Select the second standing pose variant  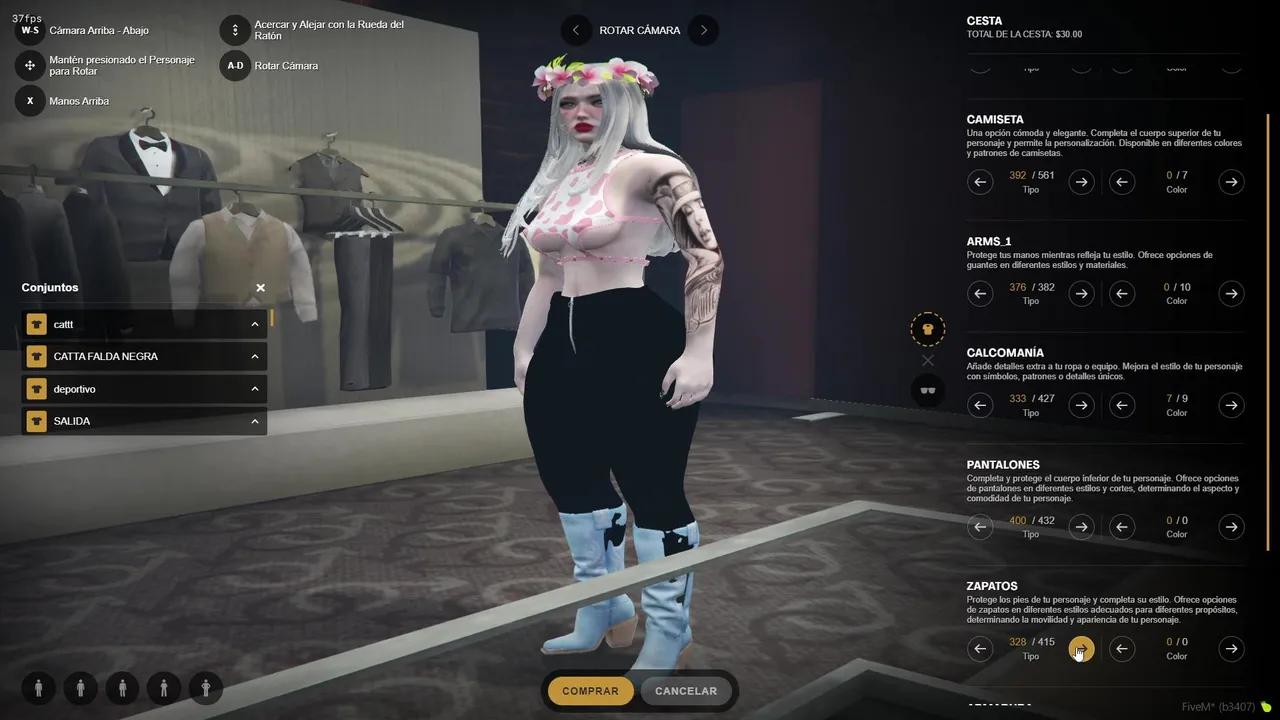coord(80,688)
